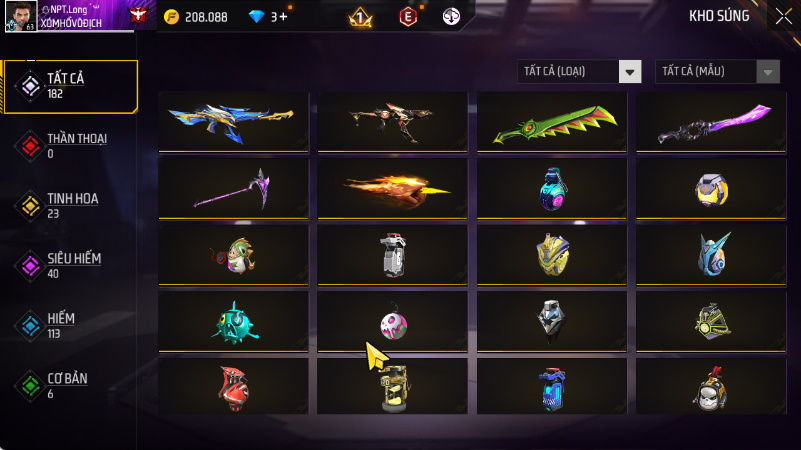This screenshot has width=801, height=450.
Task: Select the purple scythe skin
Action: (x=237, y=187)
